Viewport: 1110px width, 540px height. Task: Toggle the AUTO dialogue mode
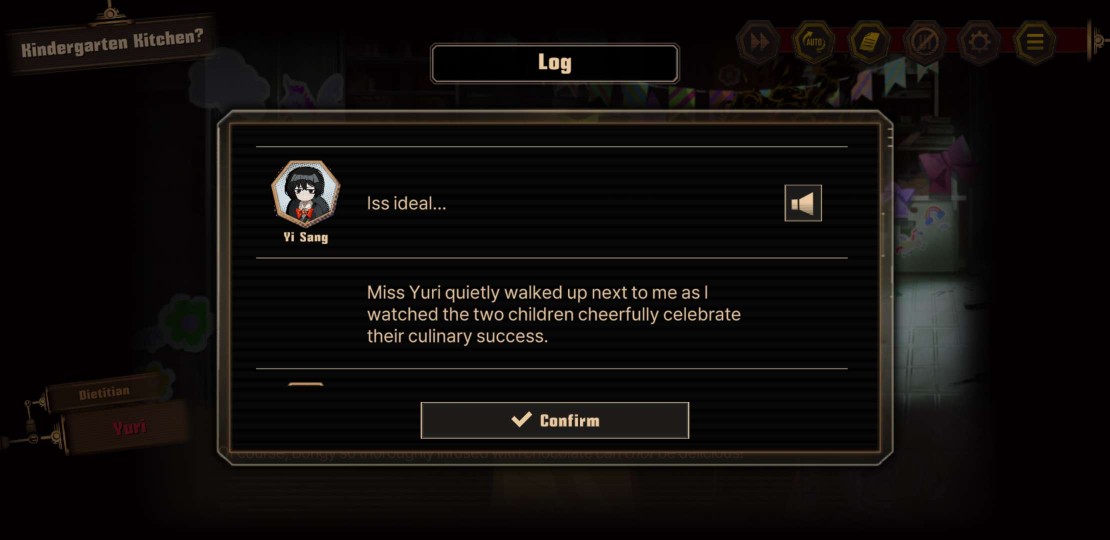(815, 43)
